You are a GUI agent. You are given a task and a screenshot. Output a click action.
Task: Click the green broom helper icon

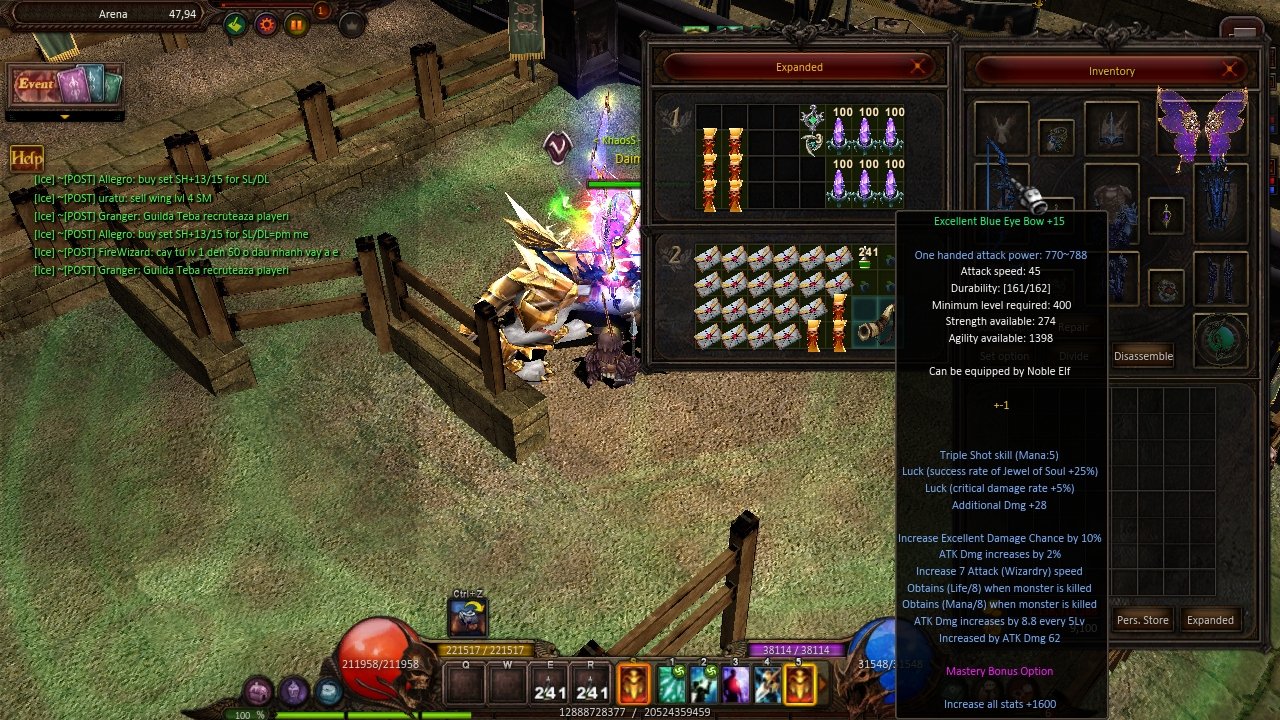tap(236, 25)
